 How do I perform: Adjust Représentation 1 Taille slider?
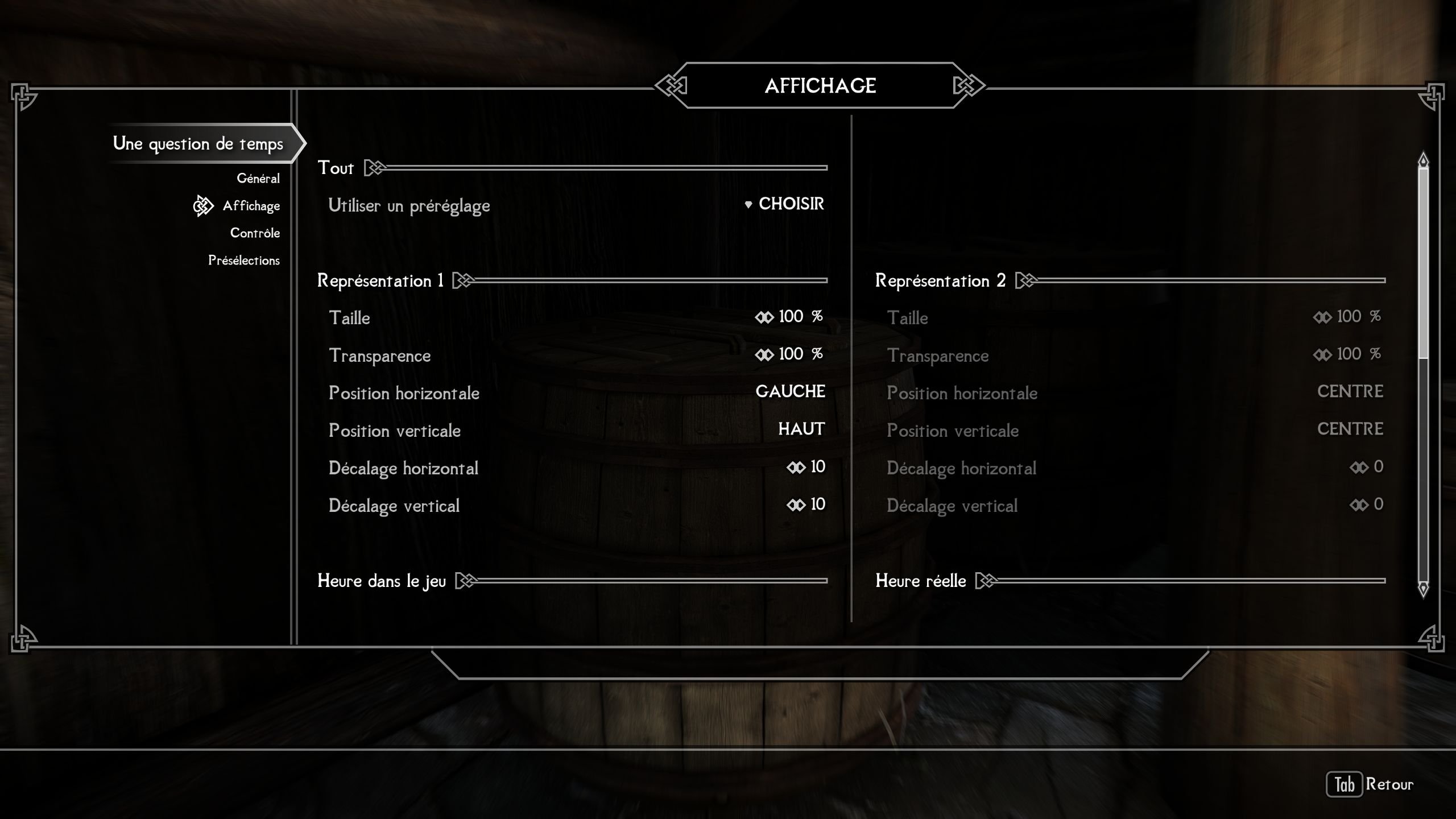point(789,317)
